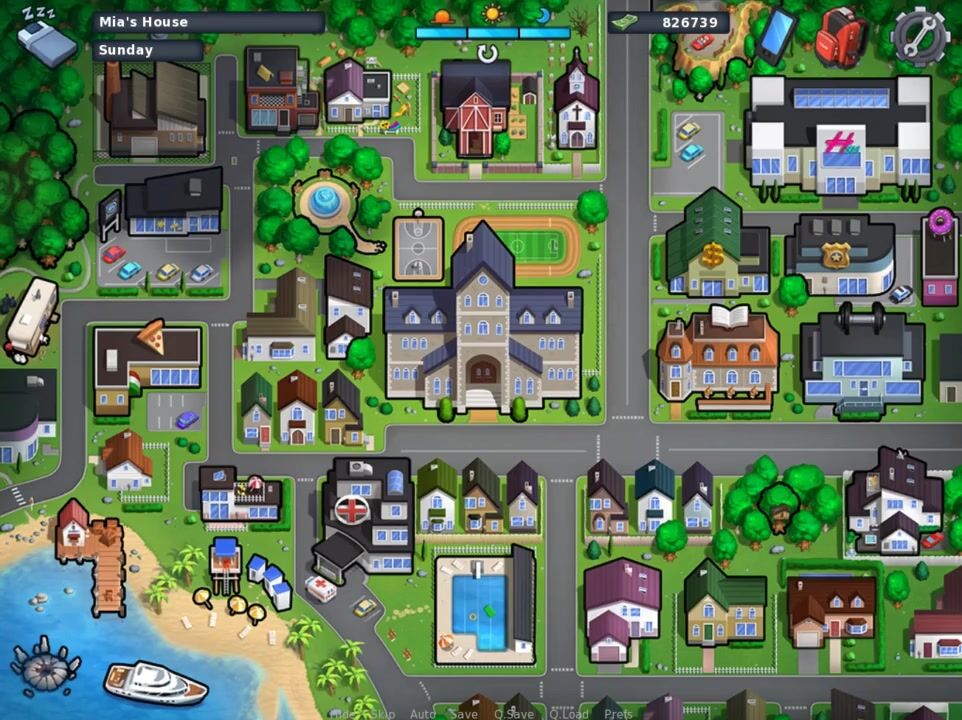Open the blue cellphone
This screenshot has width=962, height=720.
(x=777, y=35)
